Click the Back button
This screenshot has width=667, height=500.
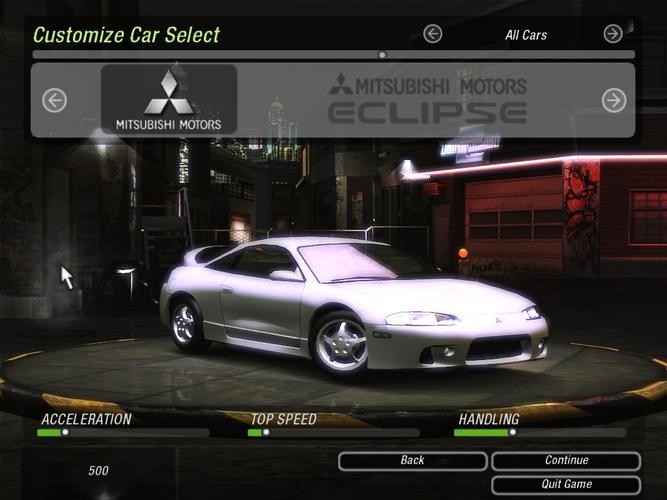(x=412, y=461)
